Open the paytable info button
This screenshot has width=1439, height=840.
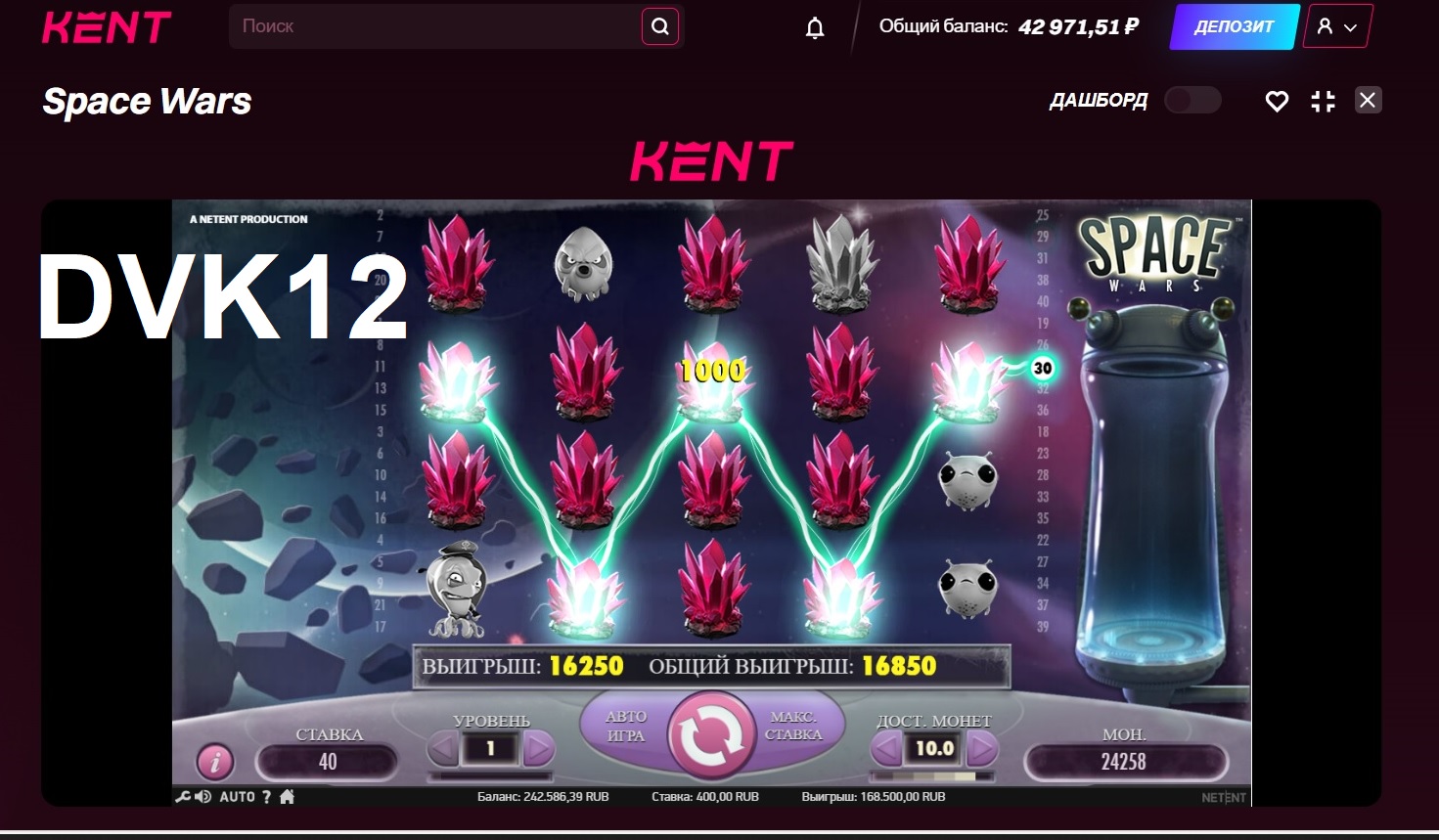(215, 761)
